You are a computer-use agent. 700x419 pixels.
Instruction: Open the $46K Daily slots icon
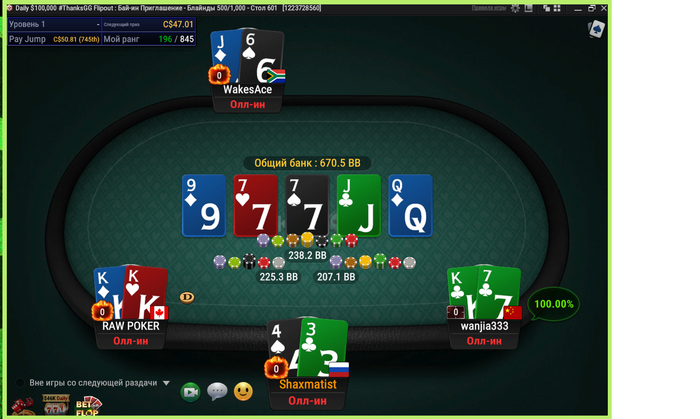pyautogui.click(x=56, y=405)
